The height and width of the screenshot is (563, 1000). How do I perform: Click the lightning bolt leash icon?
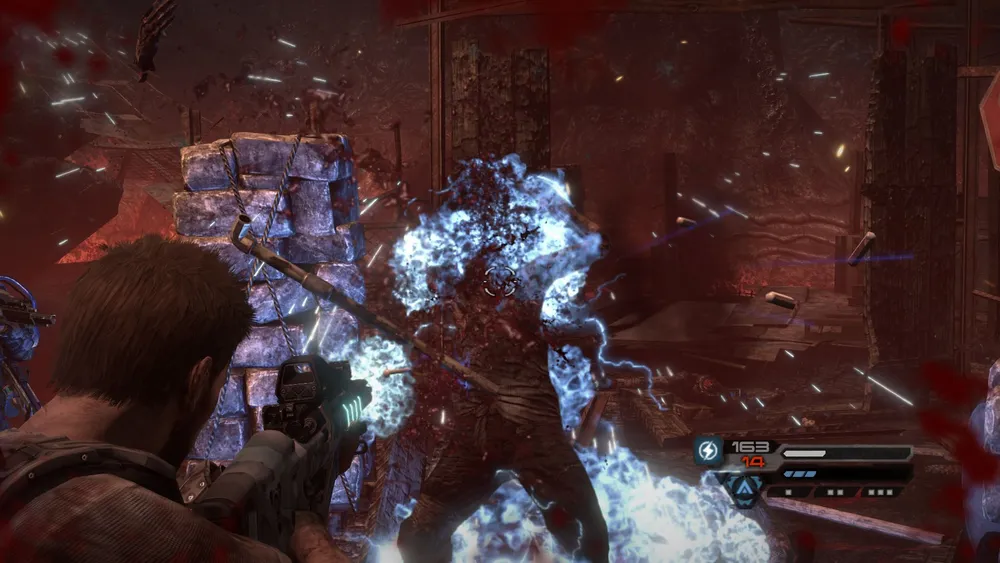708,451
